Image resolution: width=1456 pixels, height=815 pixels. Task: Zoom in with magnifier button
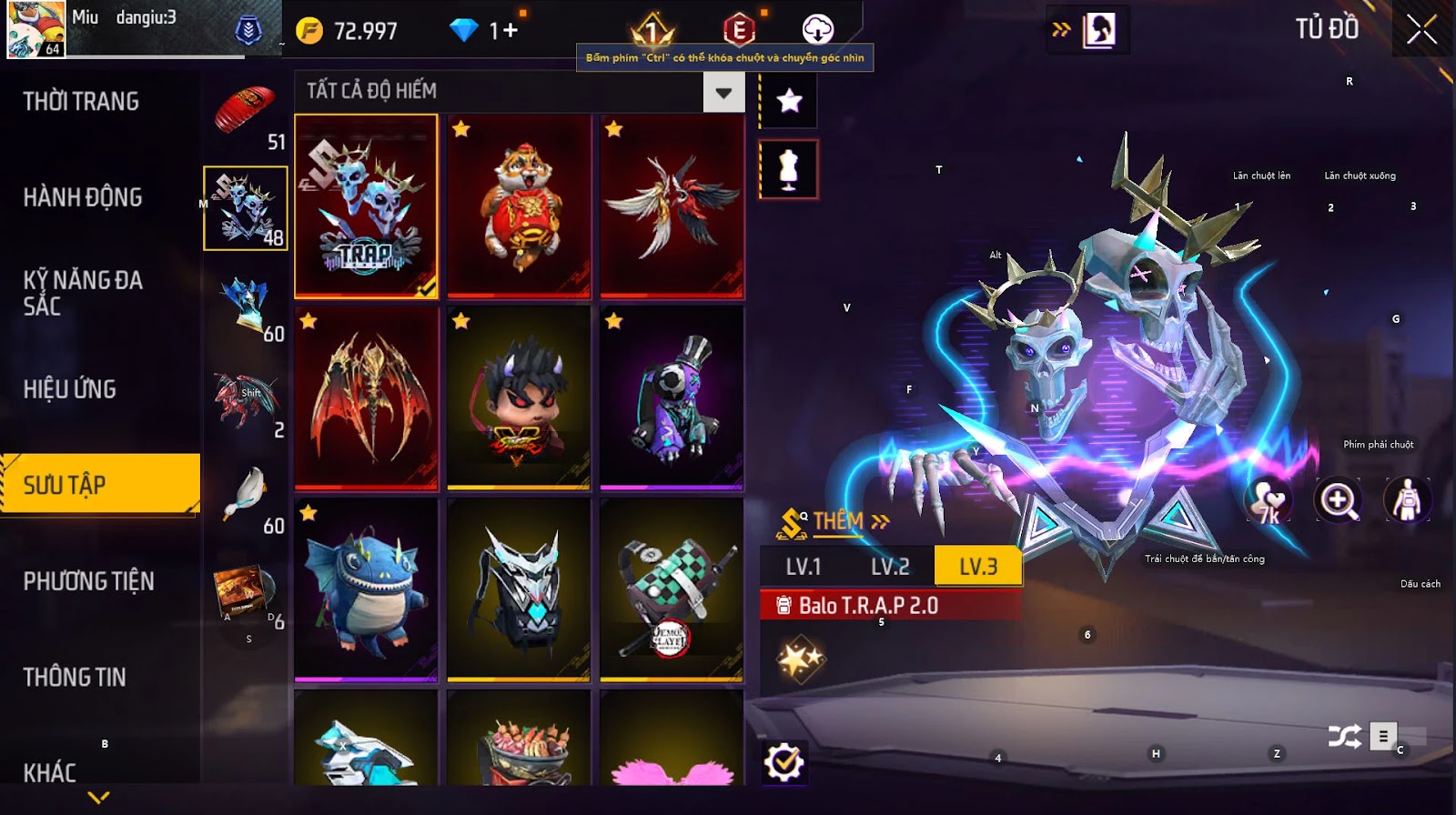(1338, 500)
